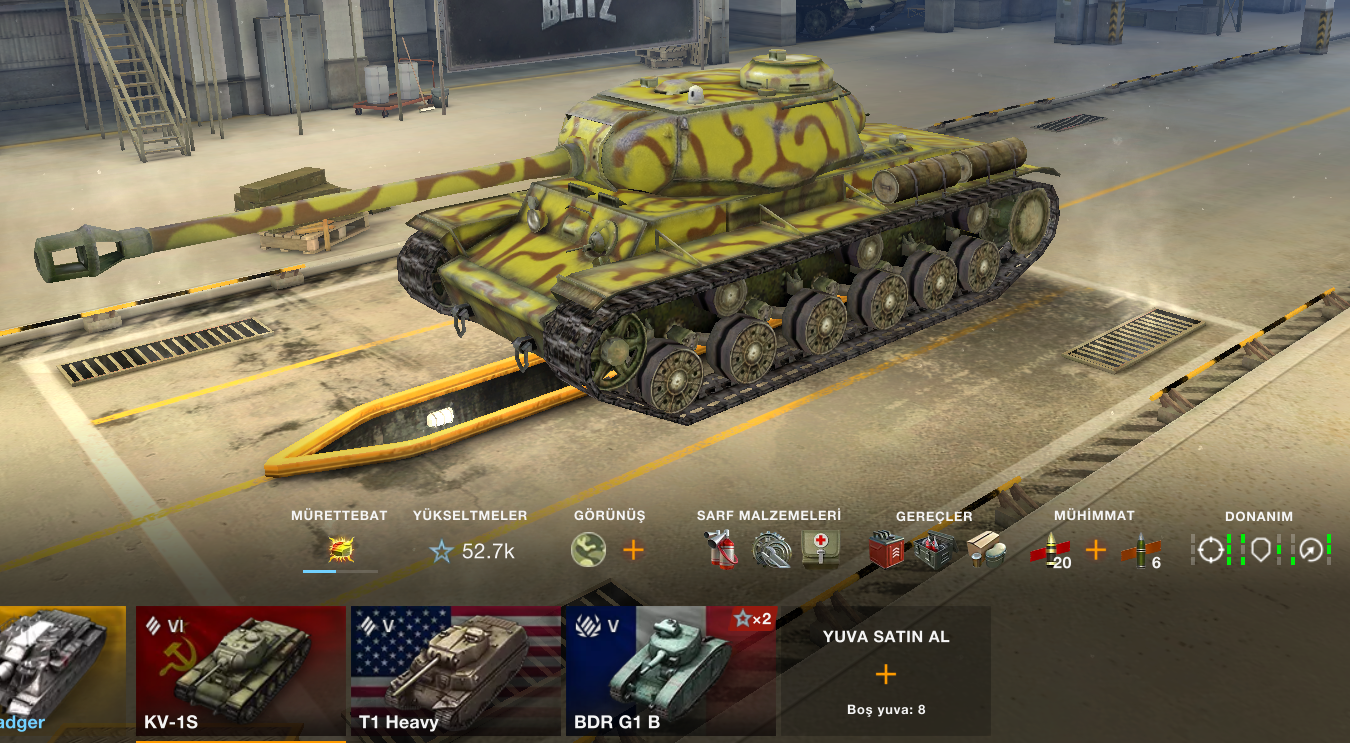Screen dimensions: 1350x743
Task: Open the Mürettebat crew icon
Action: click(x=341, y=549)
